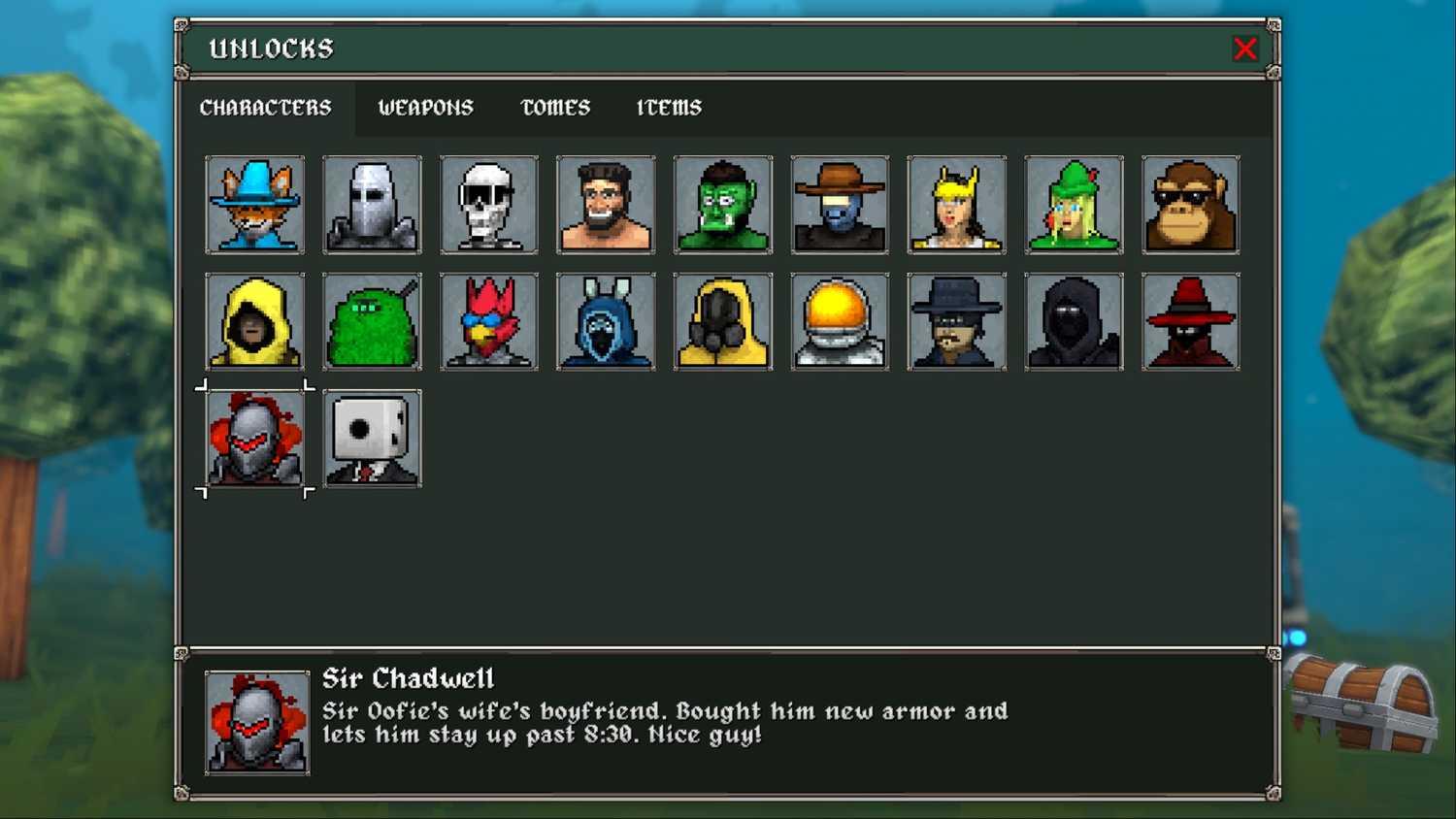
Task: Select the black hooded shadow figure
Action: [x=1074, y=321]
